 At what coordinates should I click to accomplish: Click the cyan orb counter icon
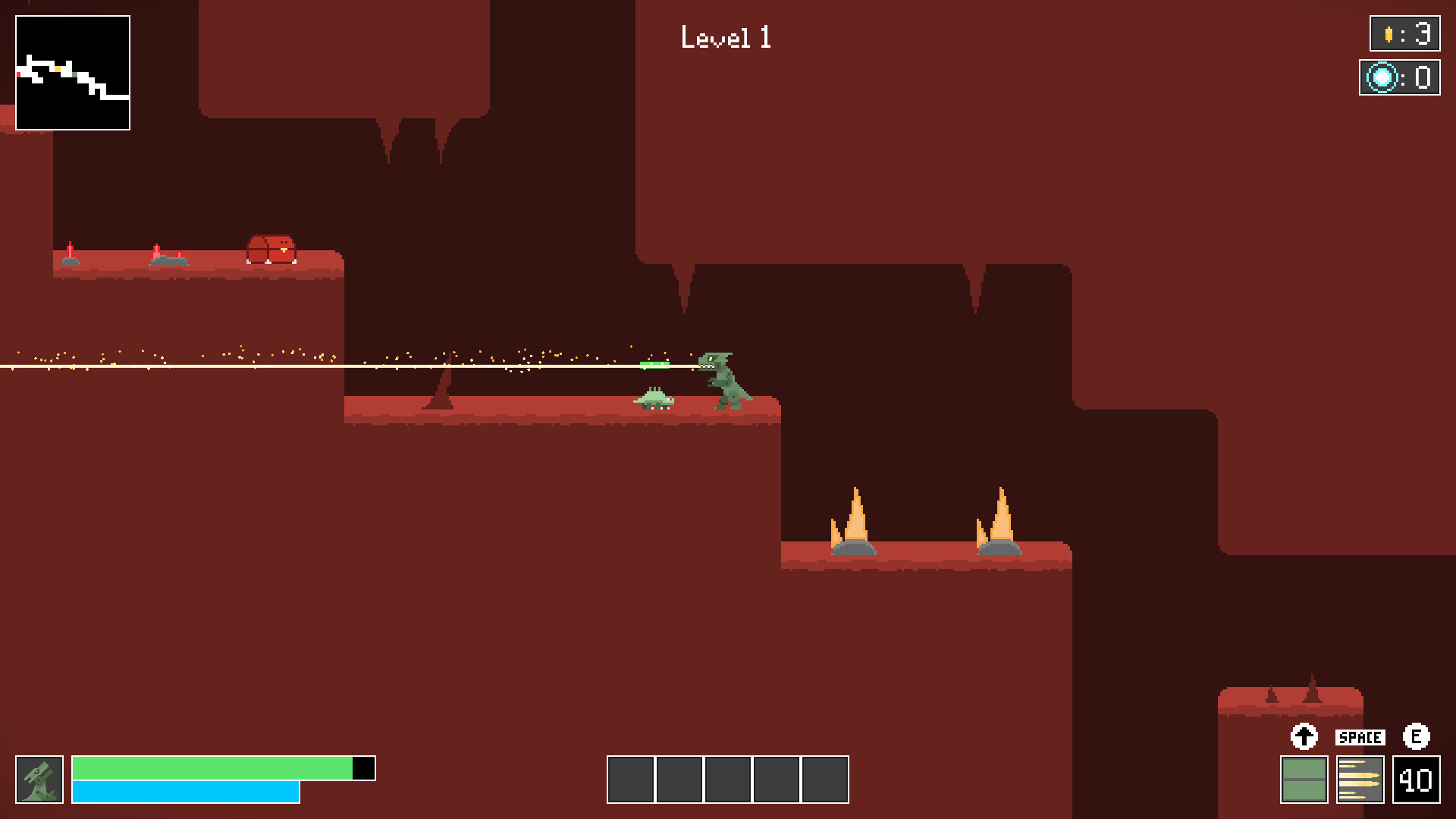[1382, 76]
